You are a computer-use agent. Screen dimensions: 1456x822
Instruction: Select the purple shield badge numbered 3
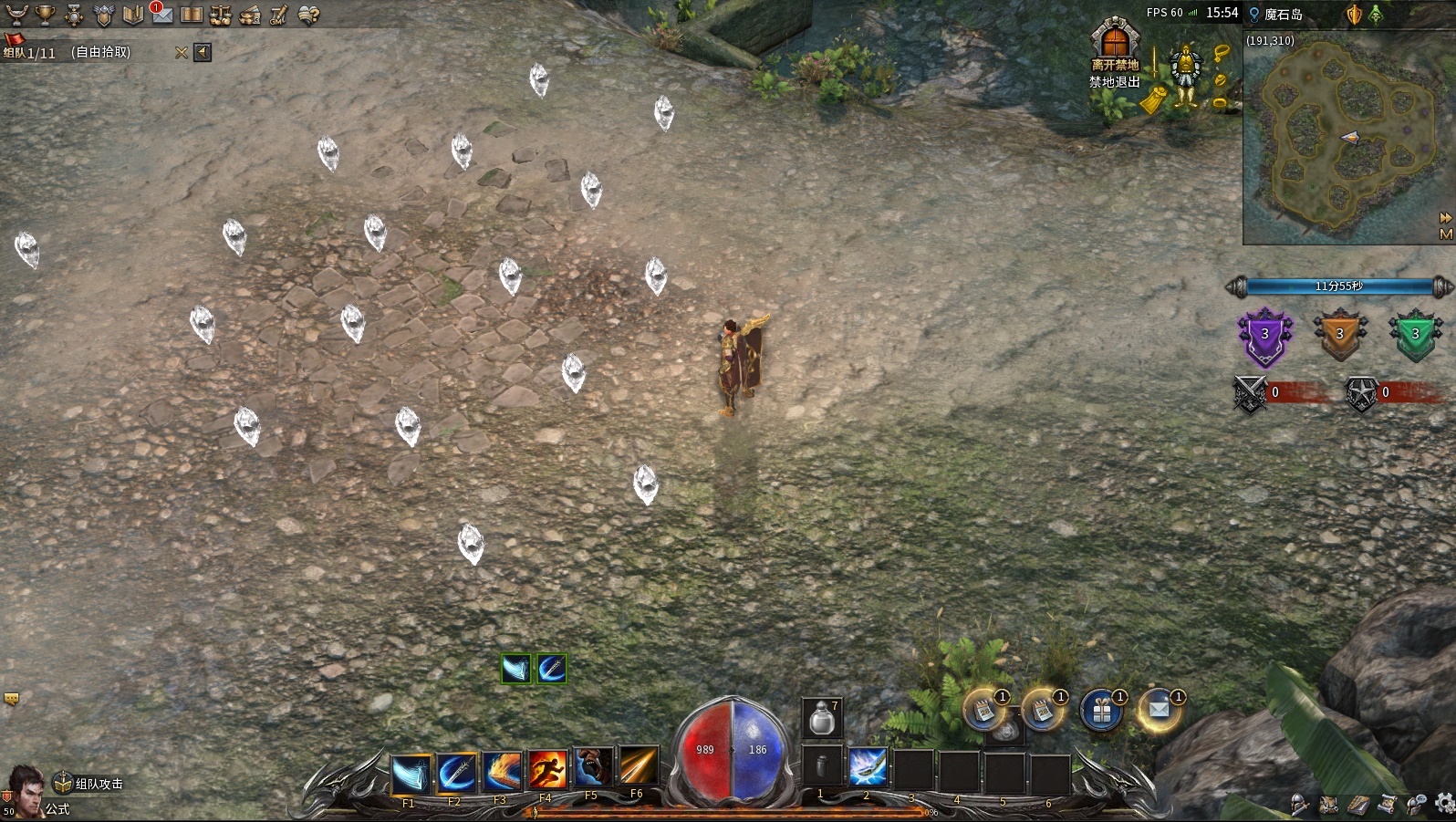pos(1264,336)
